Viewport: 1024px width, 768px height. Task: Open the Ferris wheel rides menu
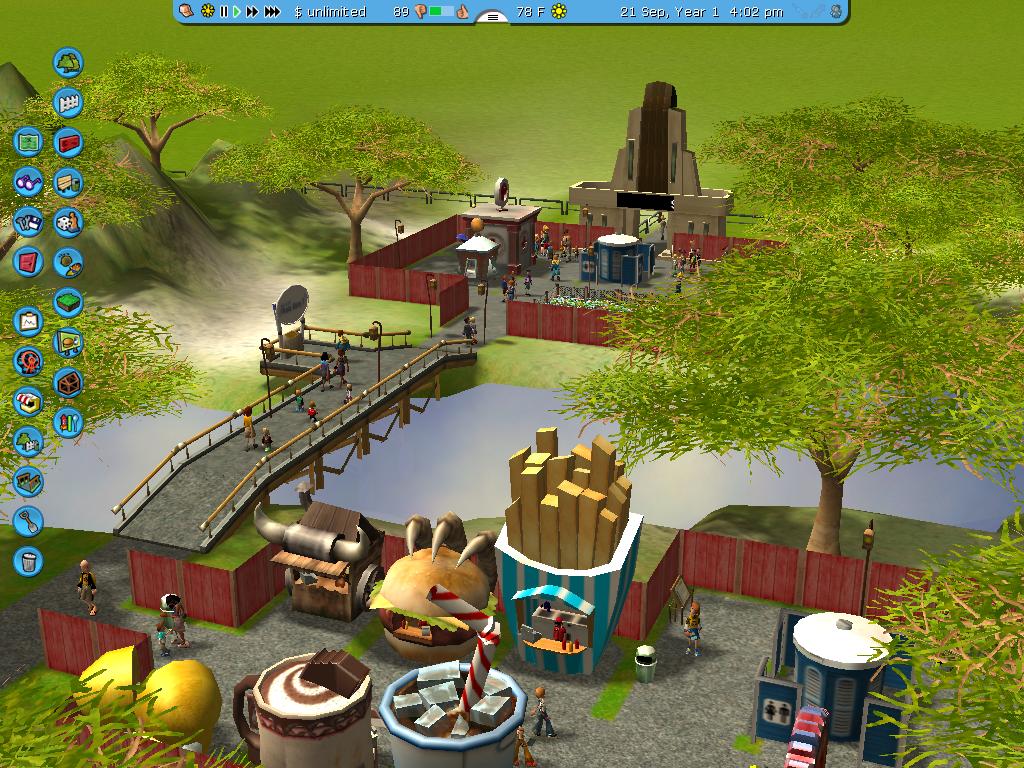pos(28,362)
